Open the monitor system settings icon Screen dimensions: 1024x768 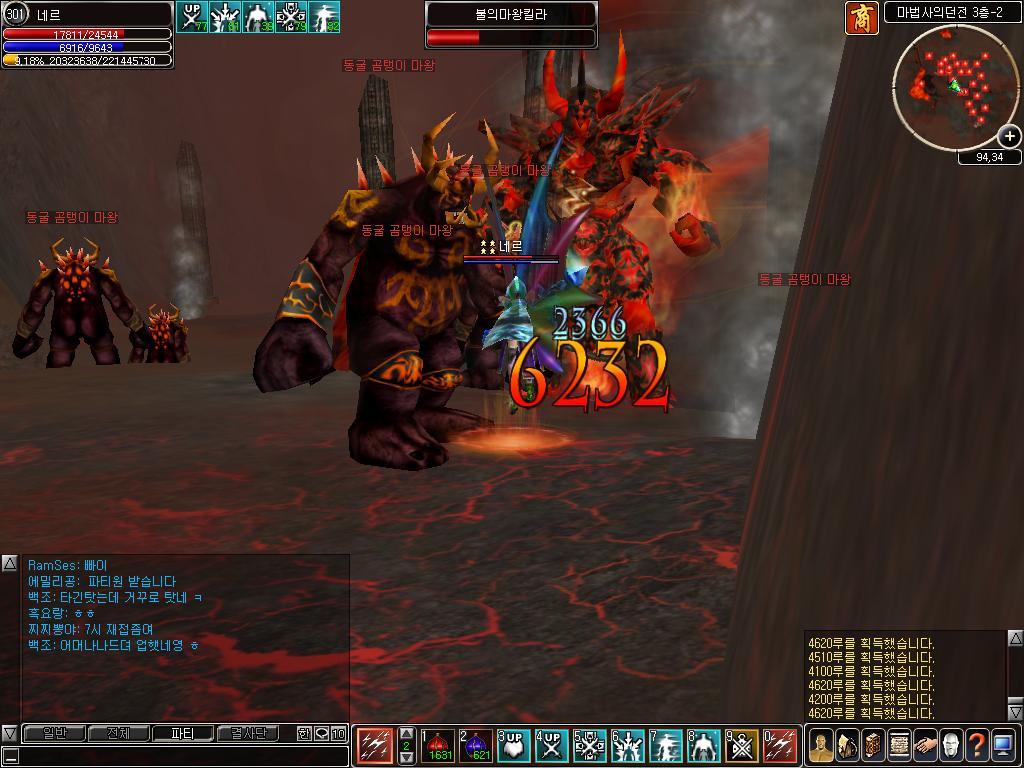pos(1003,745)
